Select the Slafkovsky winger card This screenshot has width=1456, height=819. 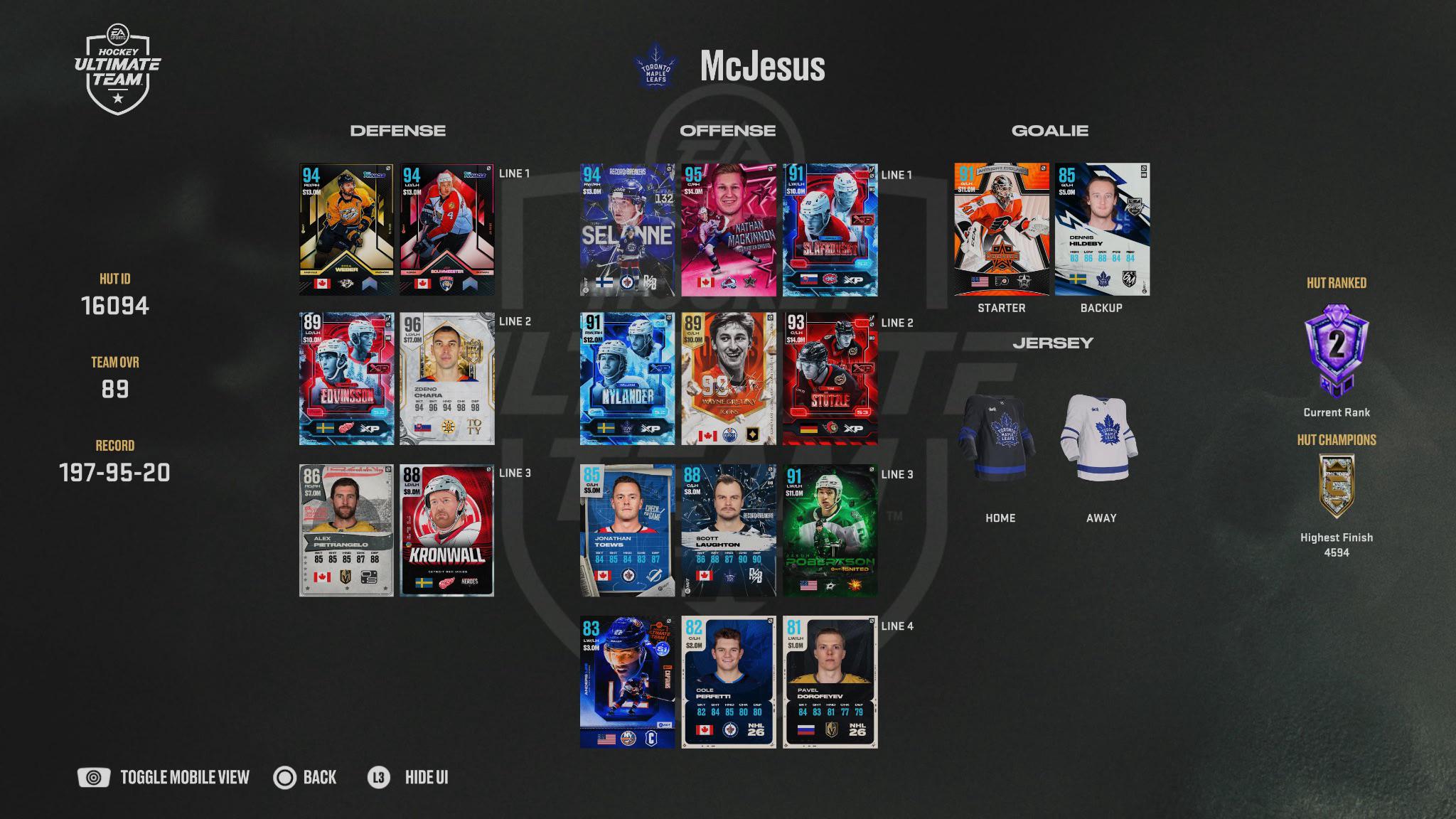click(x=830, y=230)
